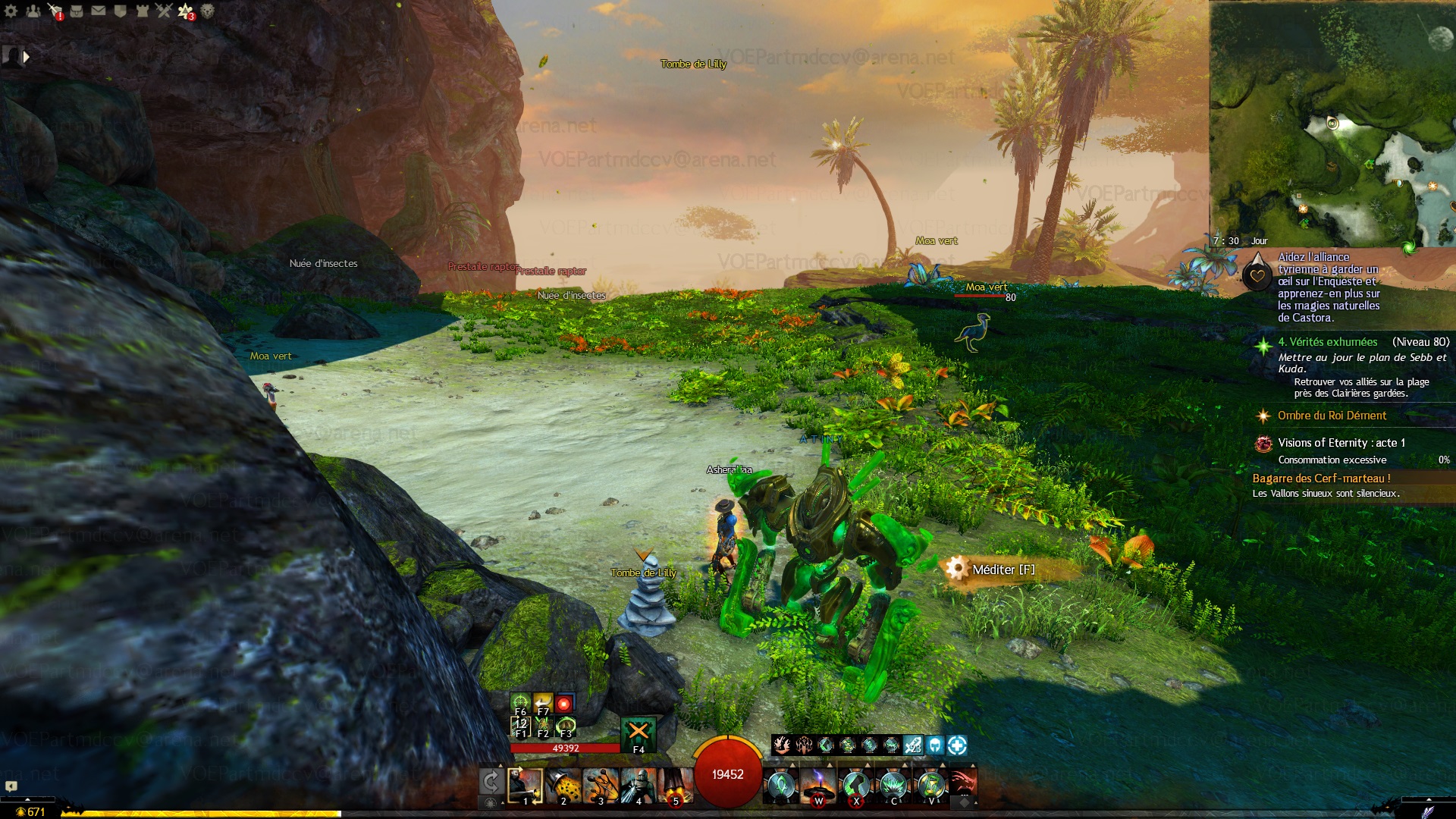Click the minimap
Screen dimensions: 1456x819
(x=1332, y=123)
